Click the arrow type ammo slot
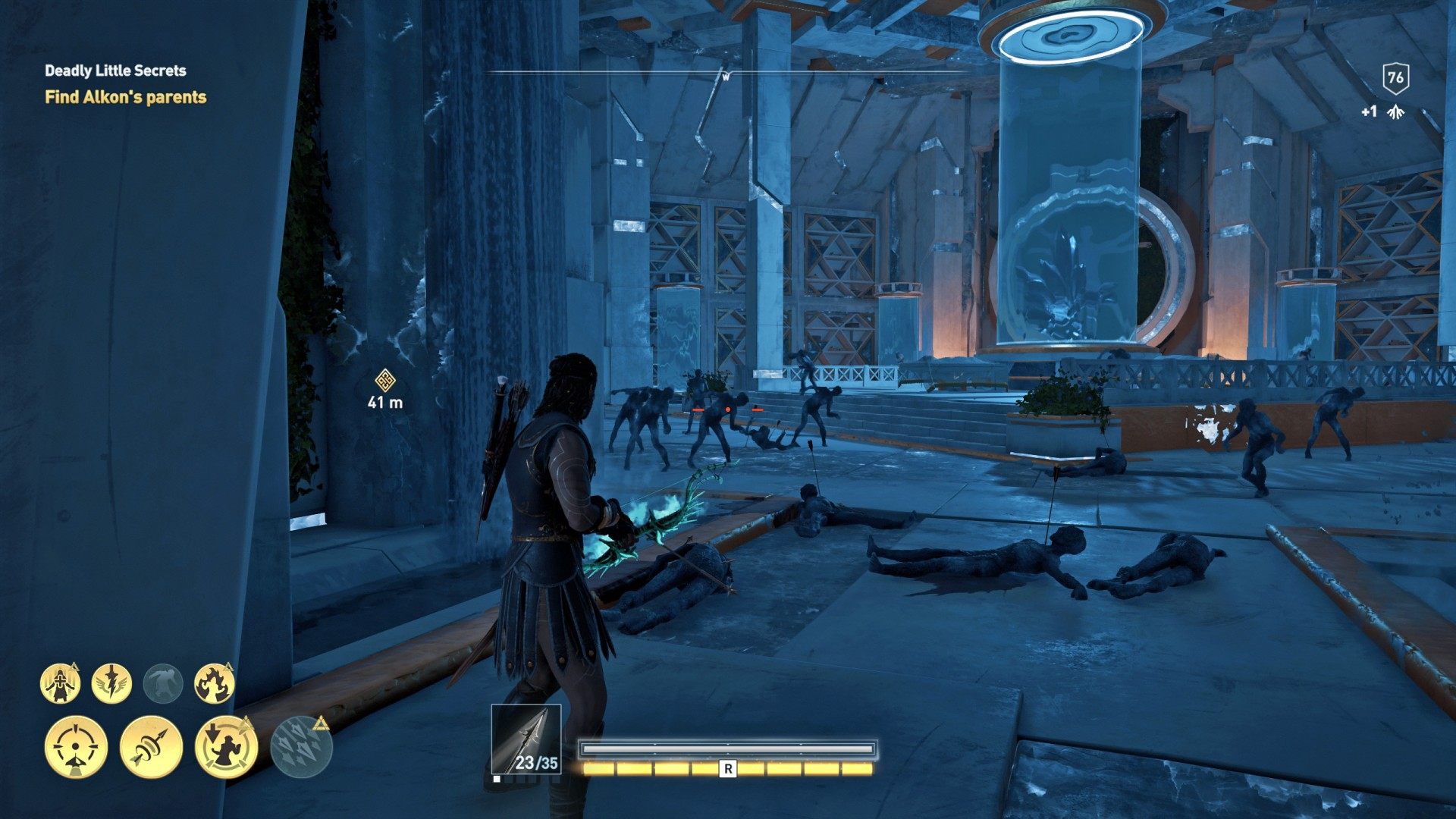 click(526, 739)
